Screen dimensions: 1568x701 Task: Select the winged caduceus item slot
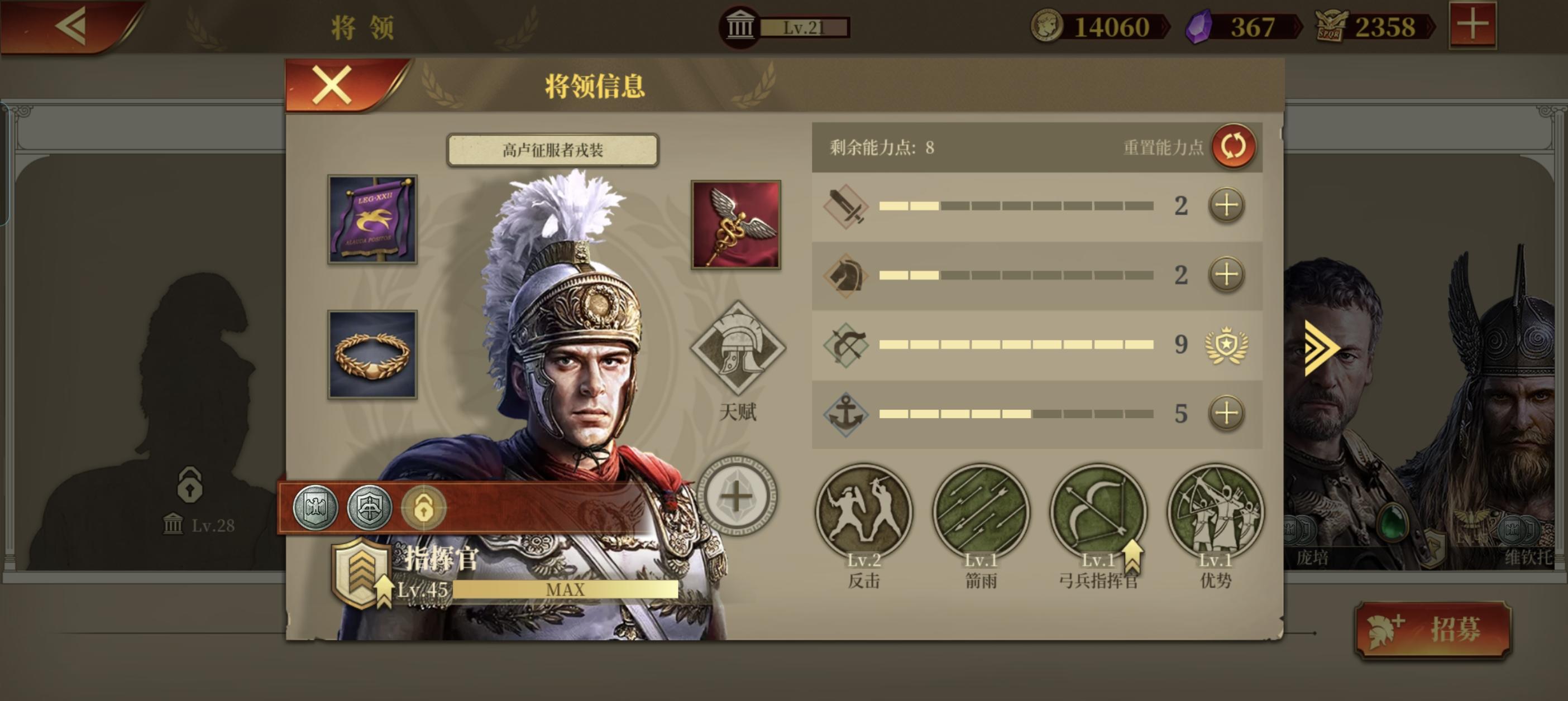click(736, 224)
